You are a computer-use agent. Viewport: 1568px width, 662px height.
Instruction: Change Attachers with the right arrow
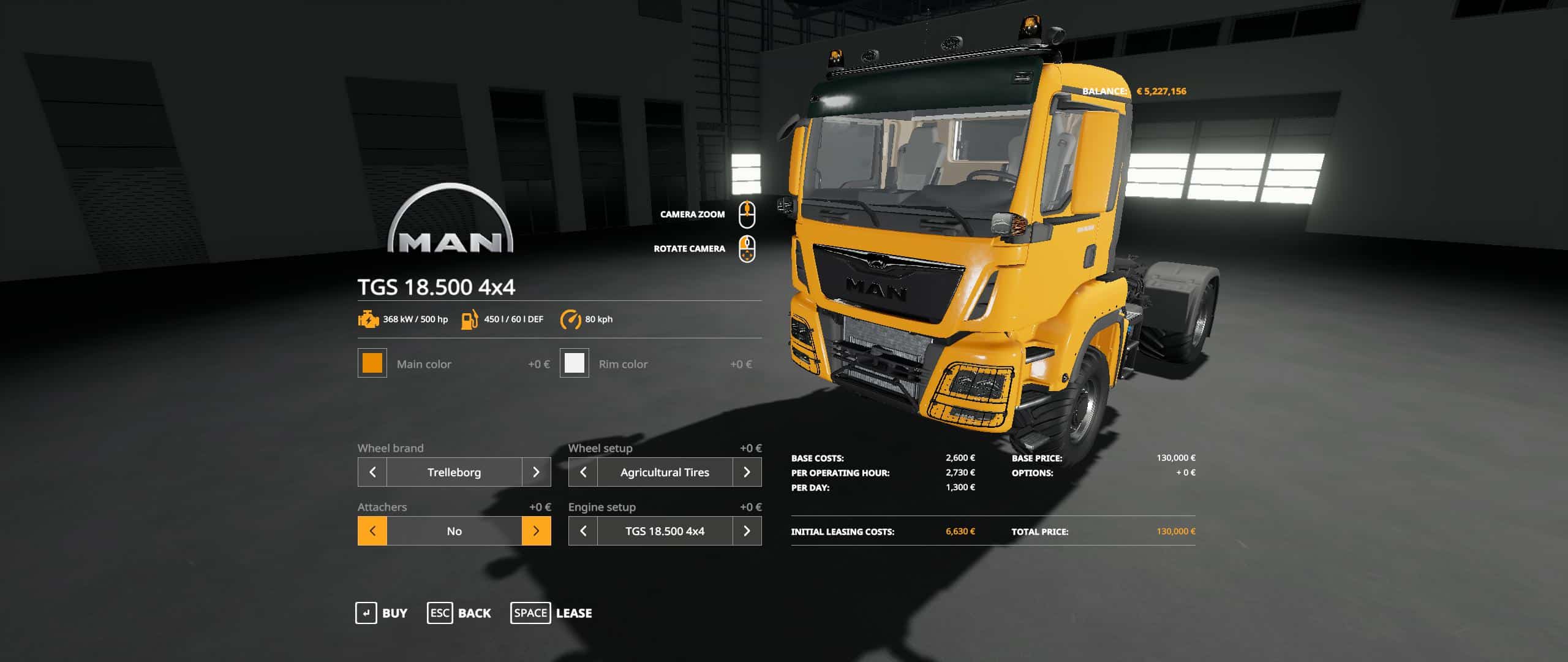tap(536, 531)
